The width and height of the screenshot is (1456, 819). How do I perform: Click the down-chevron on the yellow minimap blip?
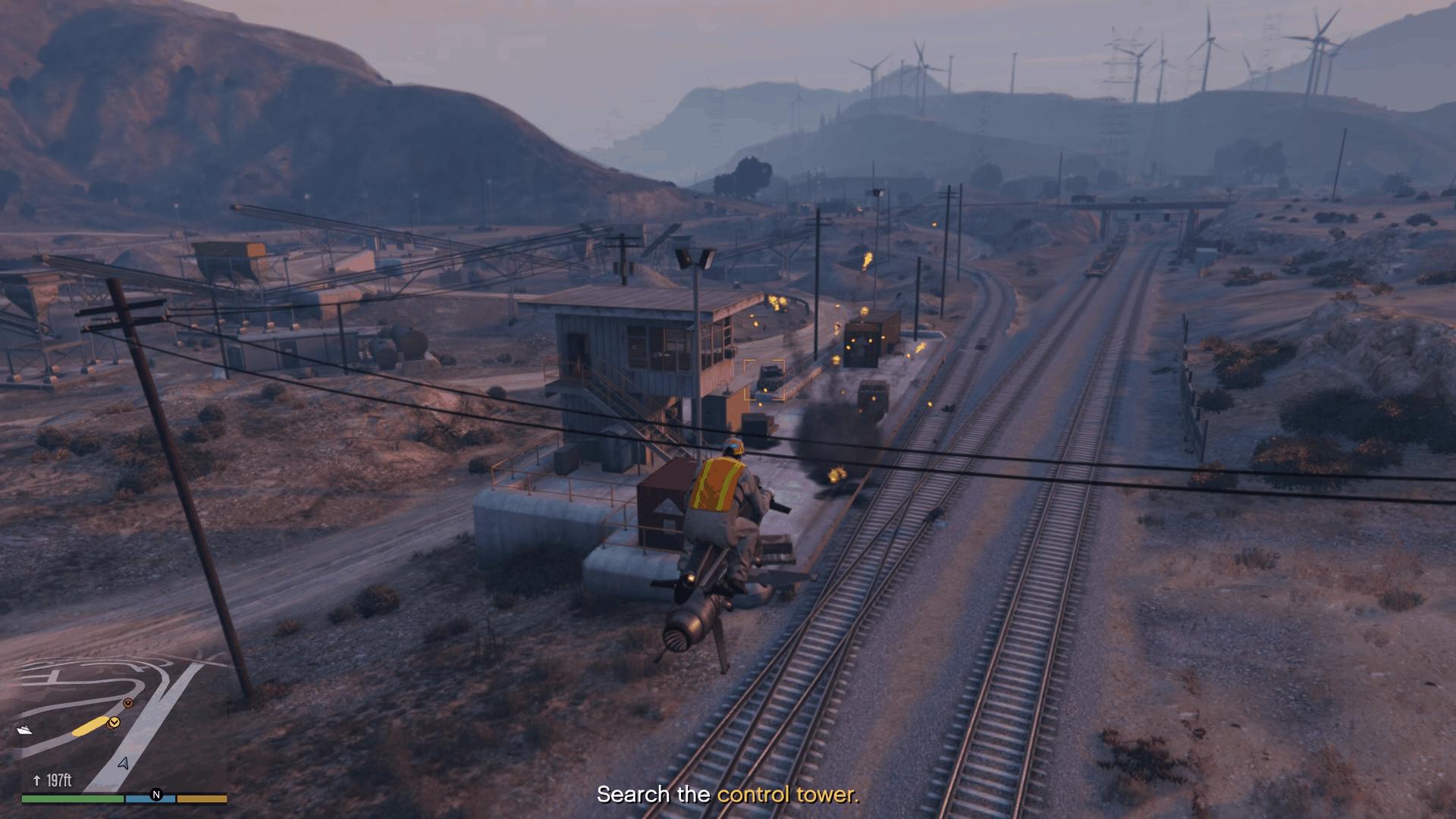pyautogui.click(x=115, y=722)
